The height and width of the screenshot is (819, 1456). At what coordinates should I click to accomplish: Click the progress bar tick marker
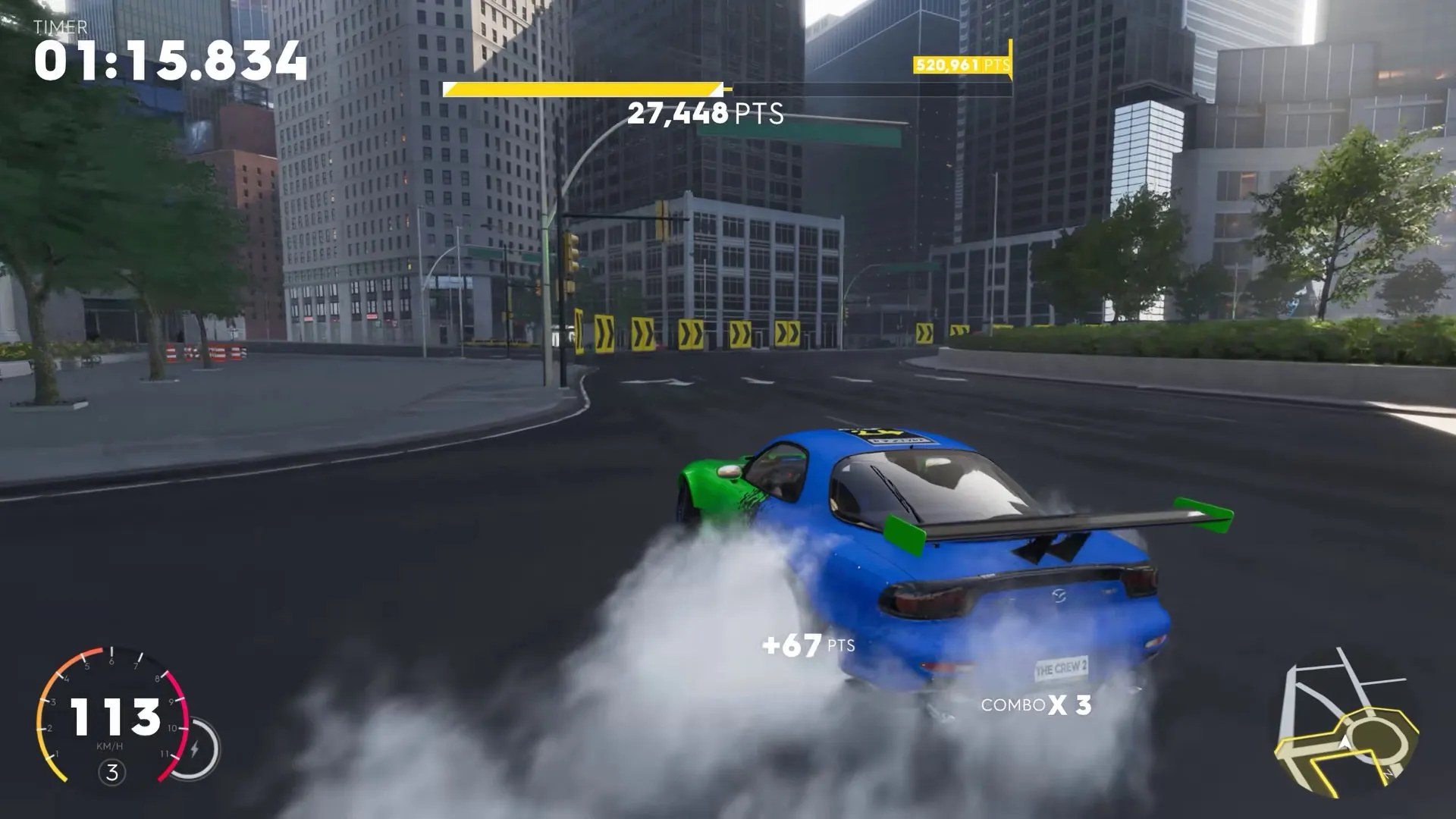(x=724, y=87)
